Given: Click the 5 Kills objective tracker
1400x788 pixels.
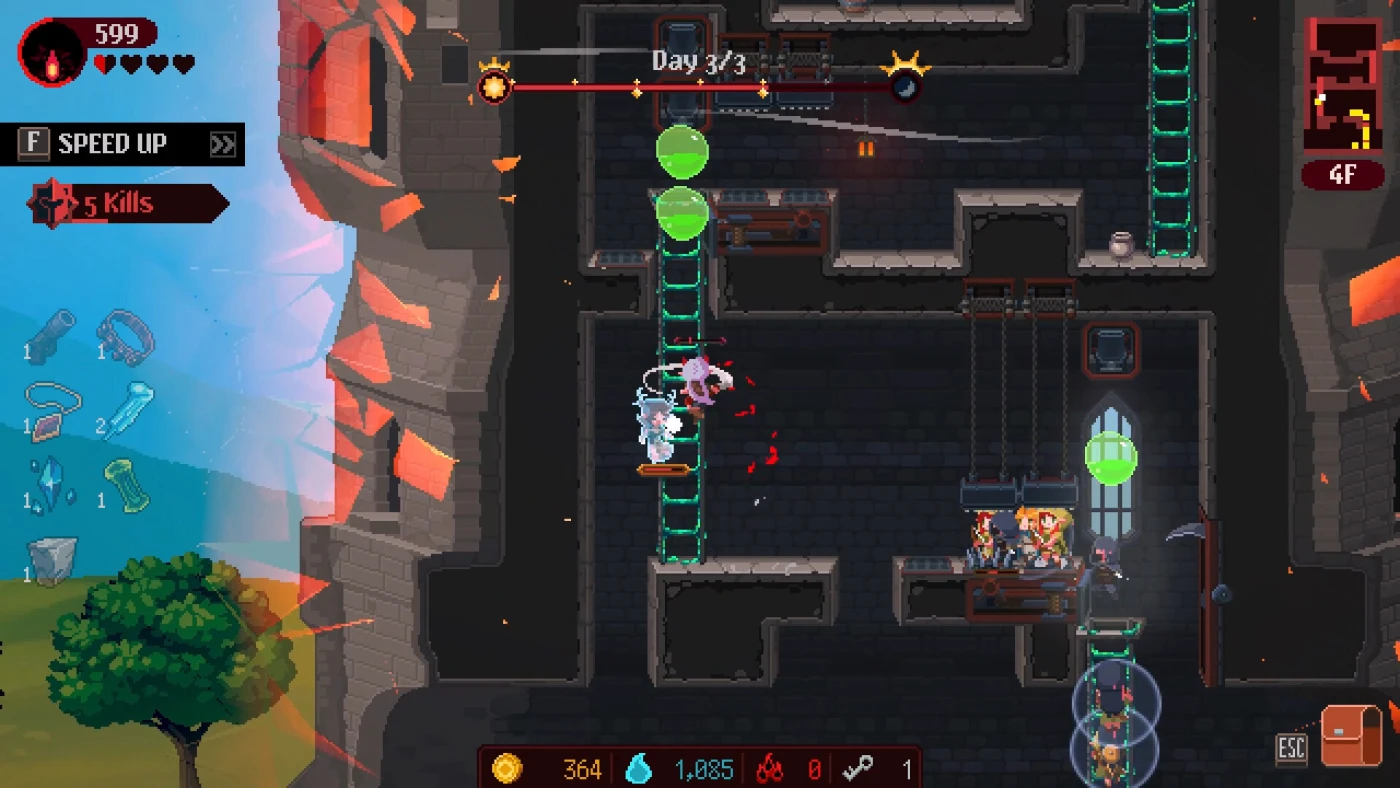Looking at the screenshot, I should 127,205.
